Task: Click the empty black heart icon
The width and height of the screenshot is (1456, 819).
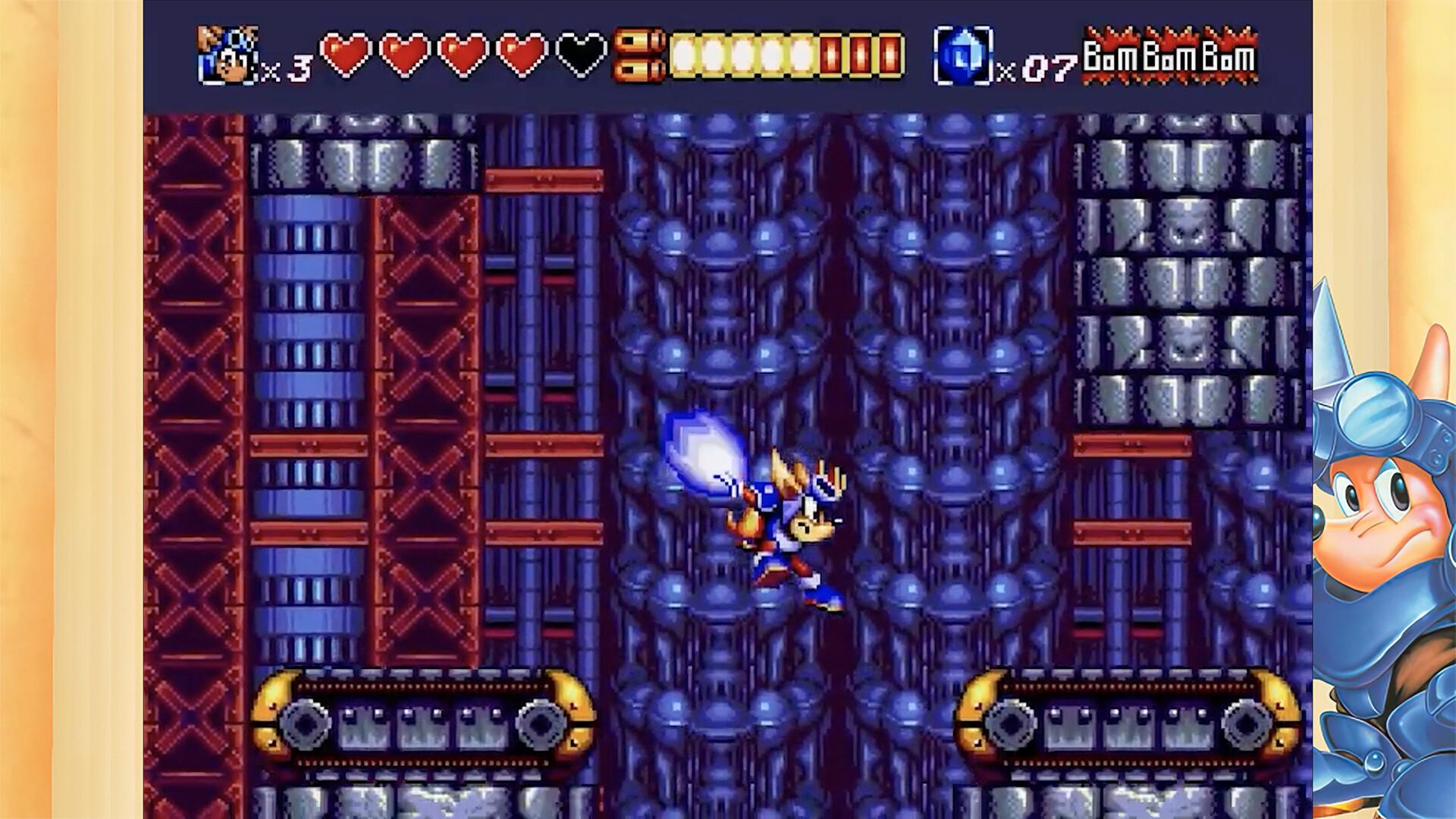Action: tap(580, 53)
